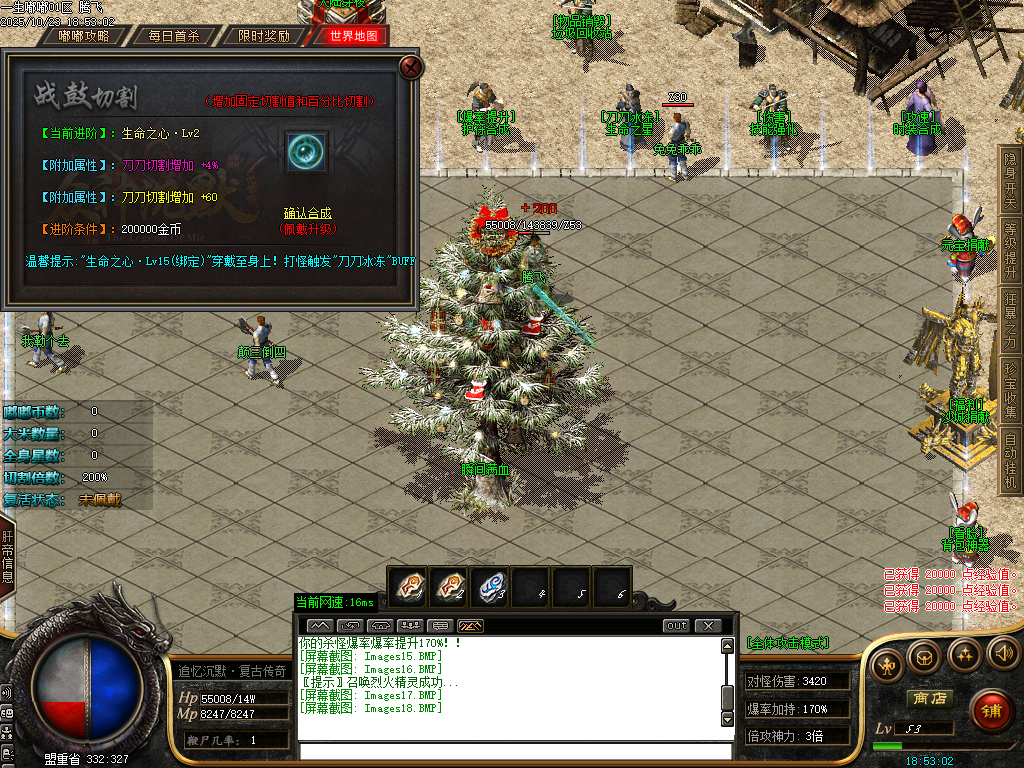Open the 商店 shop
1024x768 pixels.
(x=928, y=698)
